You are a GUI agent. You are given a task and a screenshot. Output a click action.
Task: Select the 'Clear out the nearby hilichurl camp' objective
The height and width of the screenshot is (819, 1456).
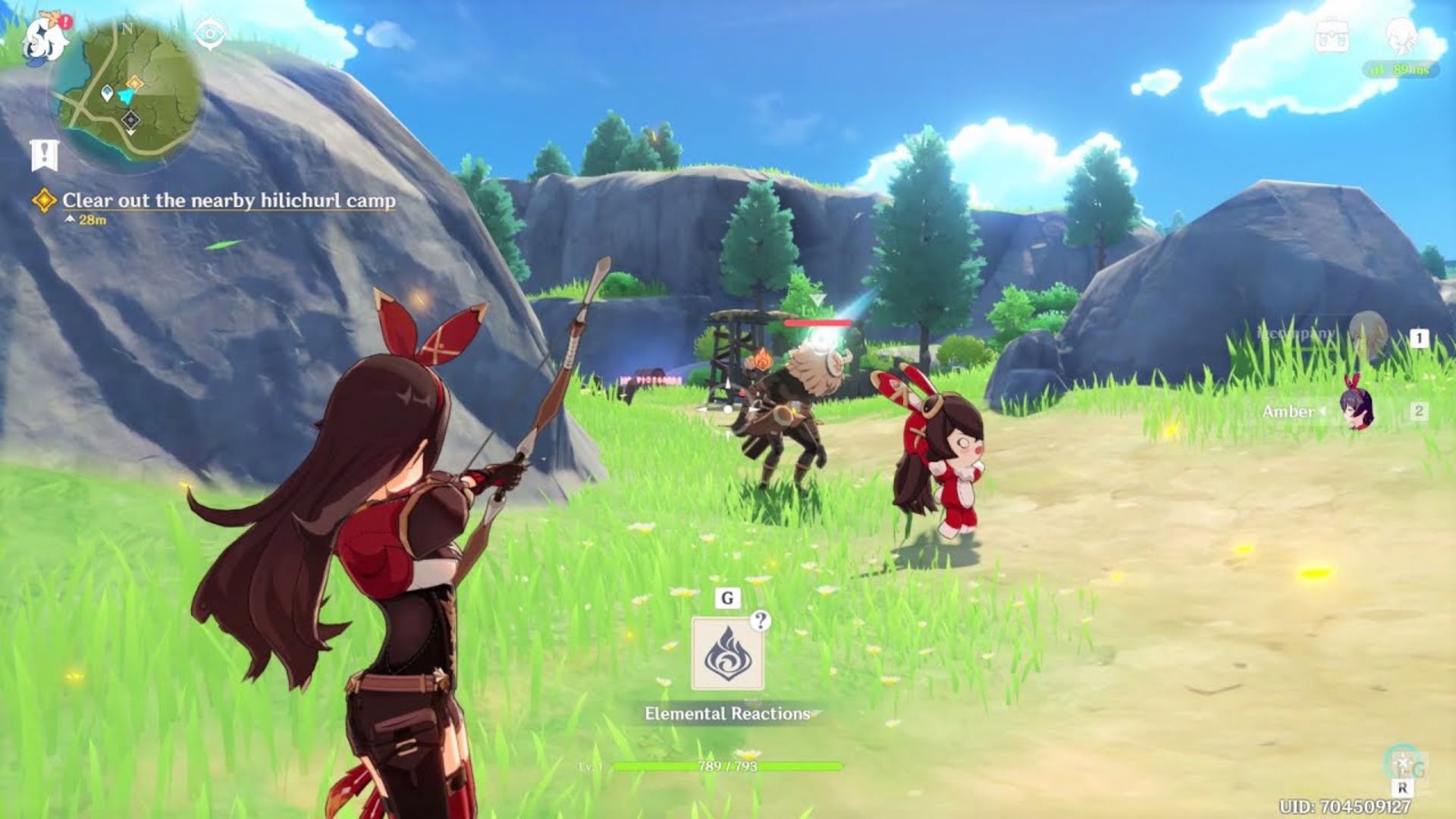228,200
